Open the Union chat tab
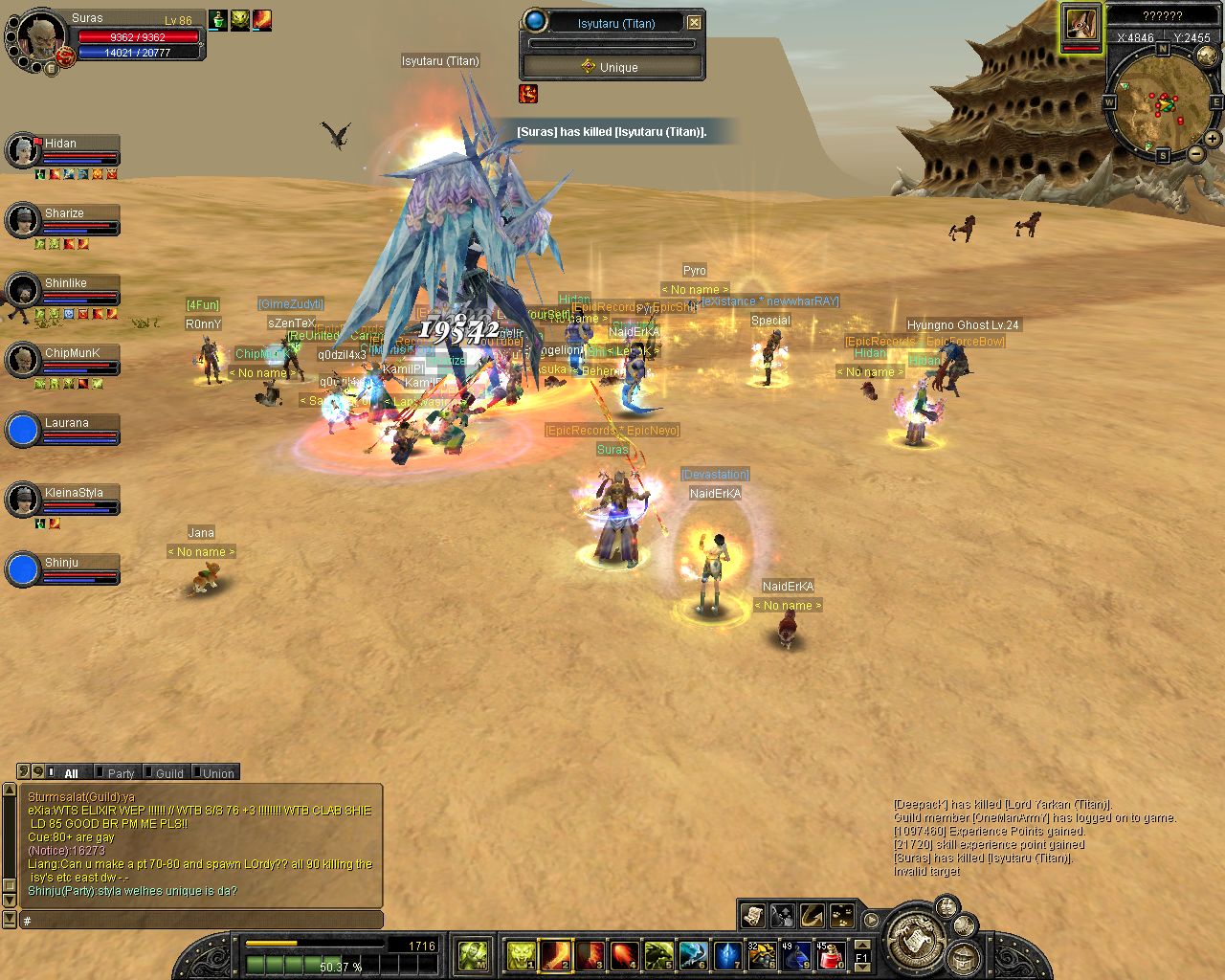 pos(217,773)
